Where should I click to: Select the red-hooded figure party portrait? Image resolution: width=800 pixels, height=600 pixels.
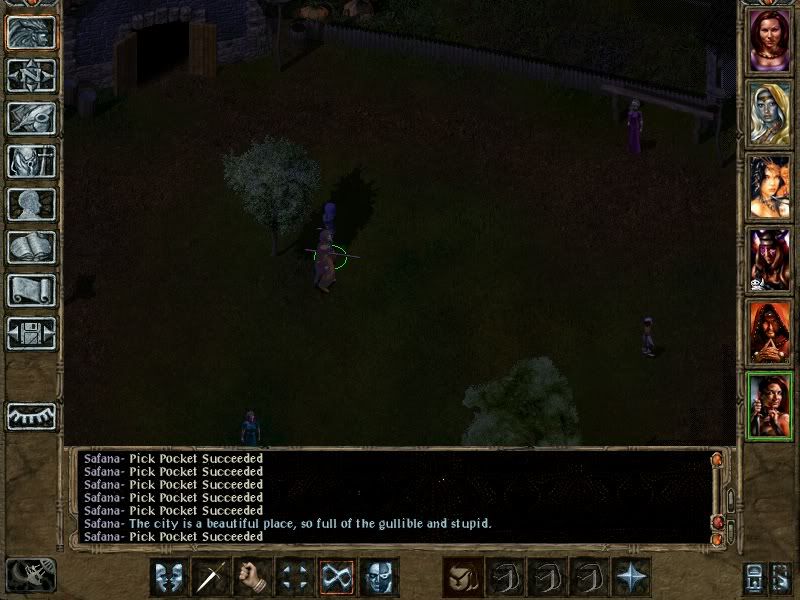click(770, 332)
